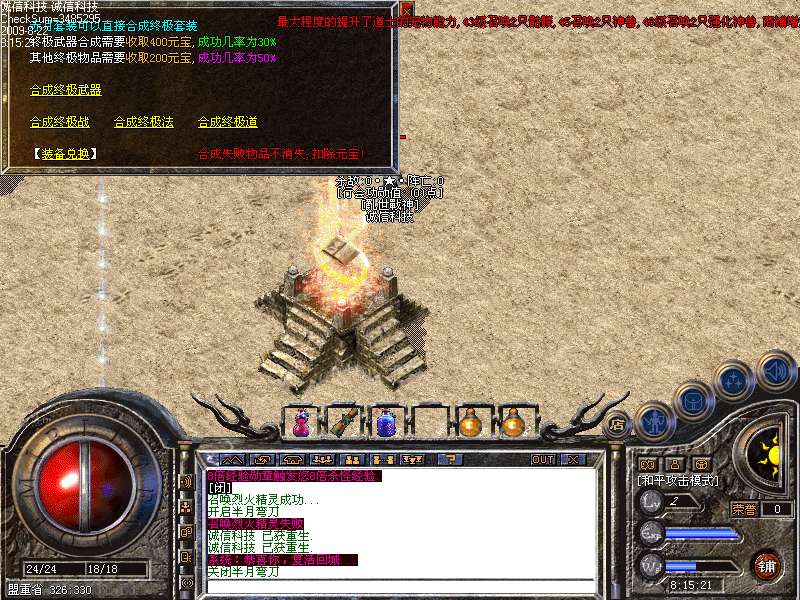This screenshot has width=800, height=600.
Task: Select the 合成终极法 option
Action: 143,122
